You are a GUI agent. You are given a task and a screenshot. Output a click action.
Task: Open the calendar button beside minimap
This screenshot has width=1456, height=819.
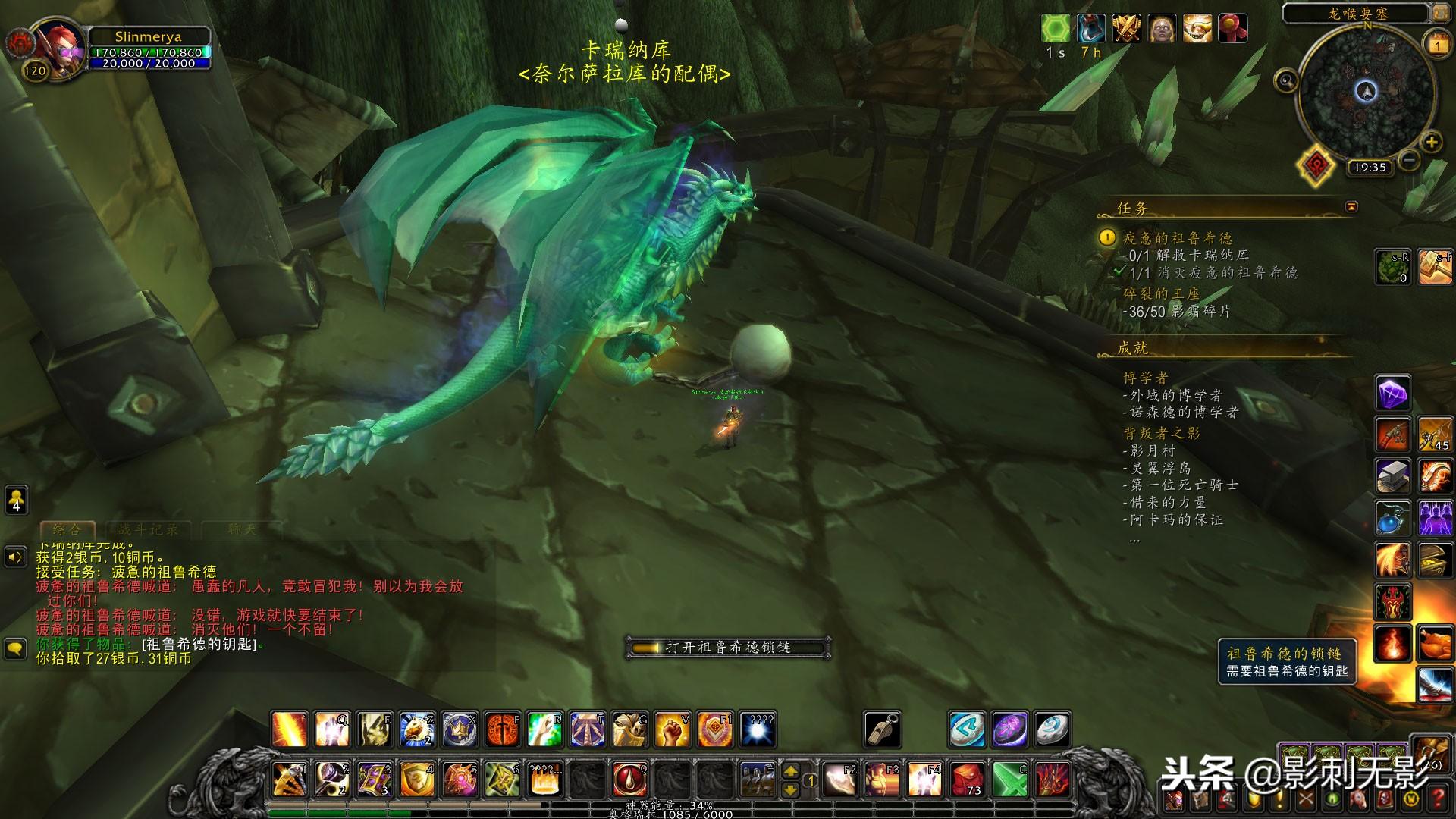coord(1438,45)
